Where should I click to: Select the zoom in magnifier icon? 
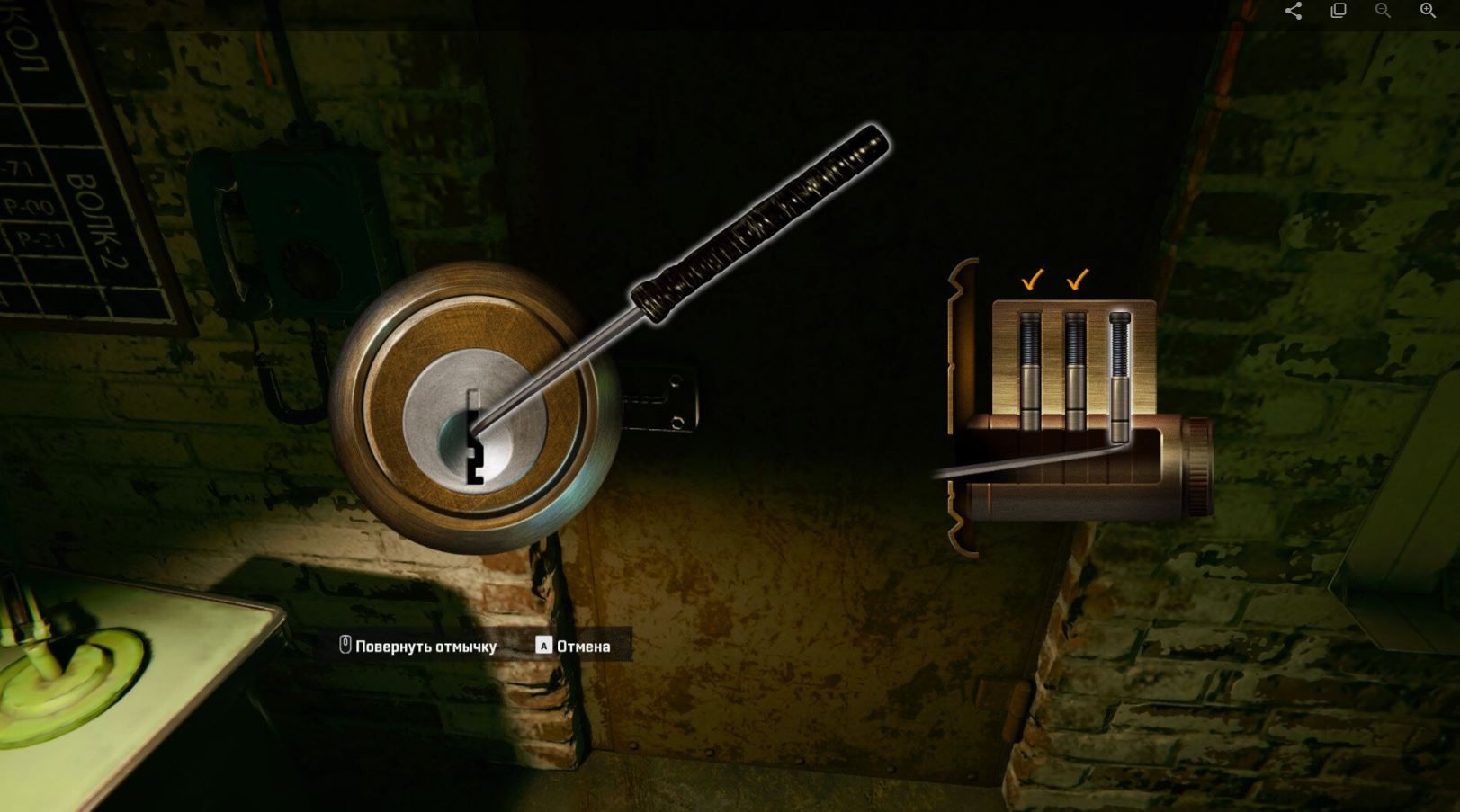click(1427, 11)
